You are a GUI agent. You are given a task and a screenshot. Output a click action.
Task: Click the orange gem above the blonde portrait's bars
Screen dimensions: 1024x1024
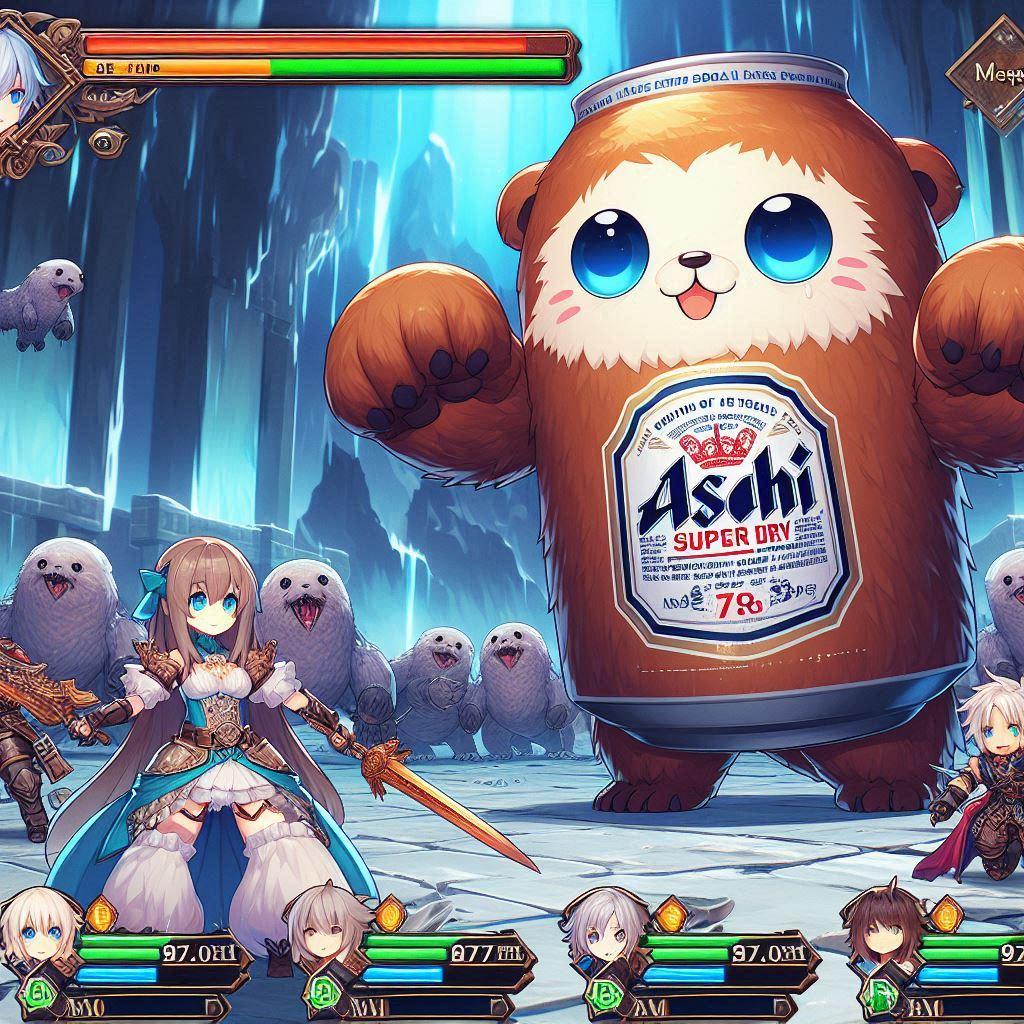(x=99, y=914)
